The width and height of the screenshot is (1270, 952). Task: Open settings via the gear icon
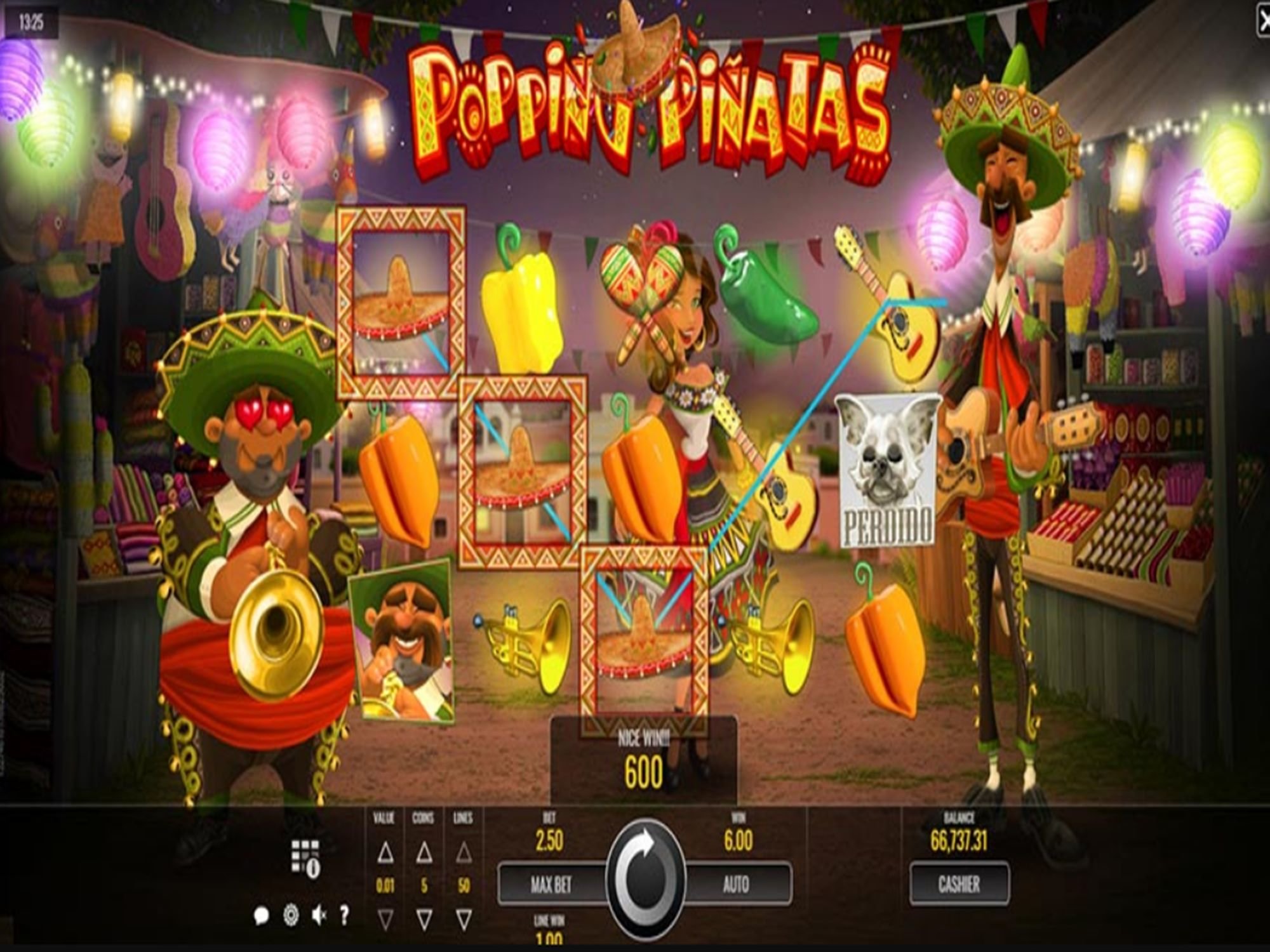(x=290, y=915)
